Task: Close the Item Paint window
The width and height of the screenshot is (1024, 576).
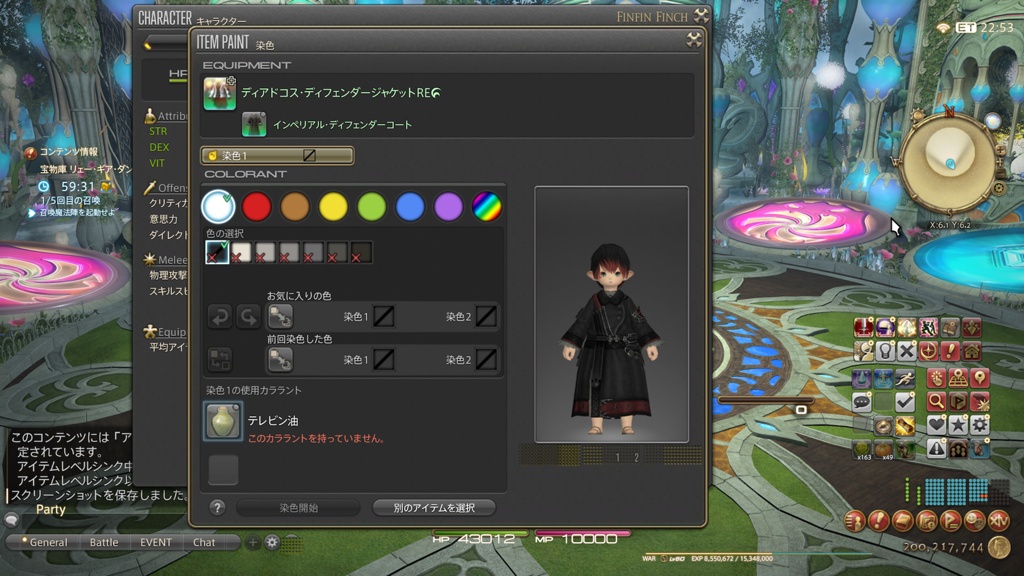Action: click(x=693, y=40)
